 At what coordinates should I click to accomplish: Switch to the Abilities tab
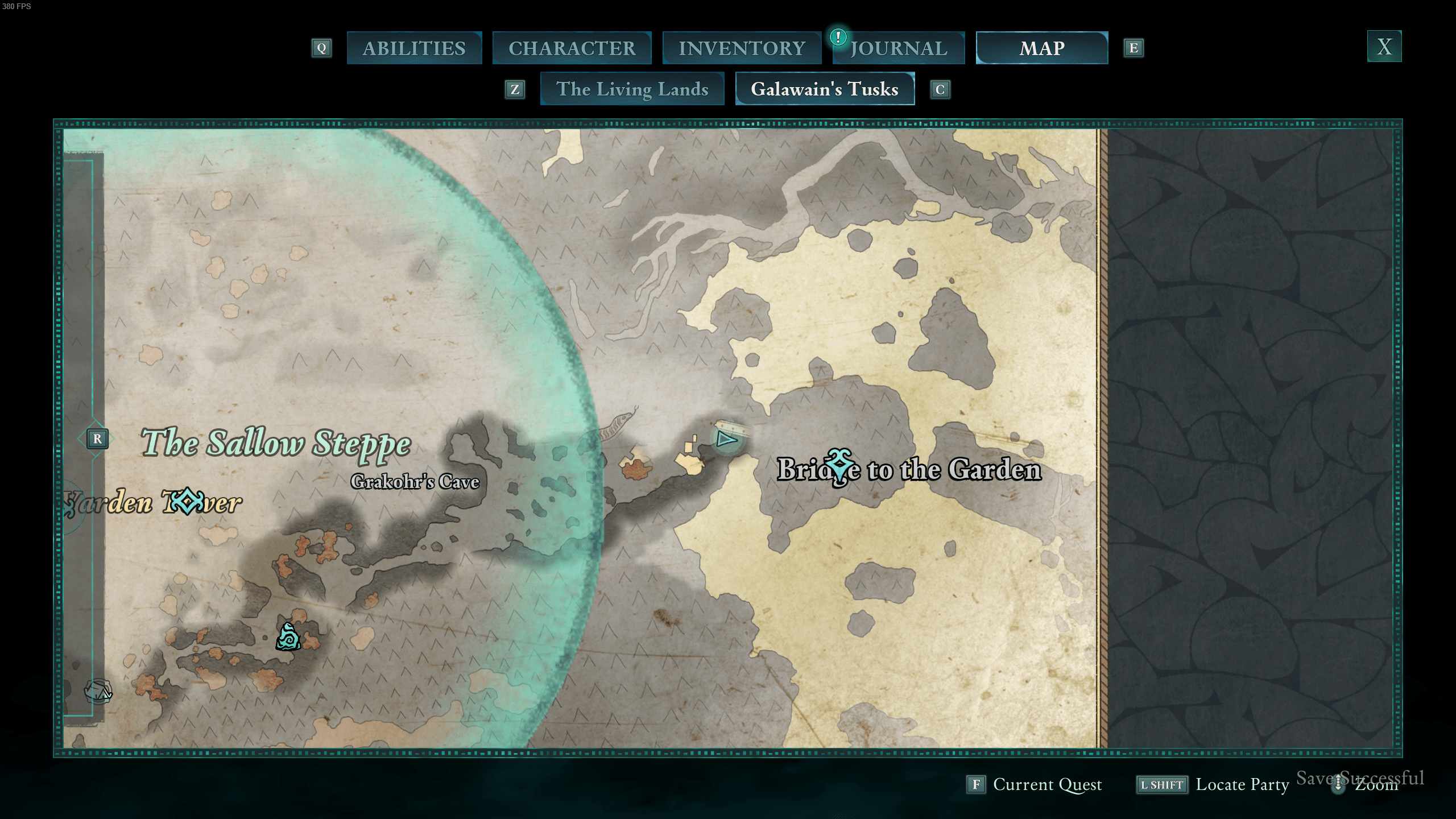(414, 48)
